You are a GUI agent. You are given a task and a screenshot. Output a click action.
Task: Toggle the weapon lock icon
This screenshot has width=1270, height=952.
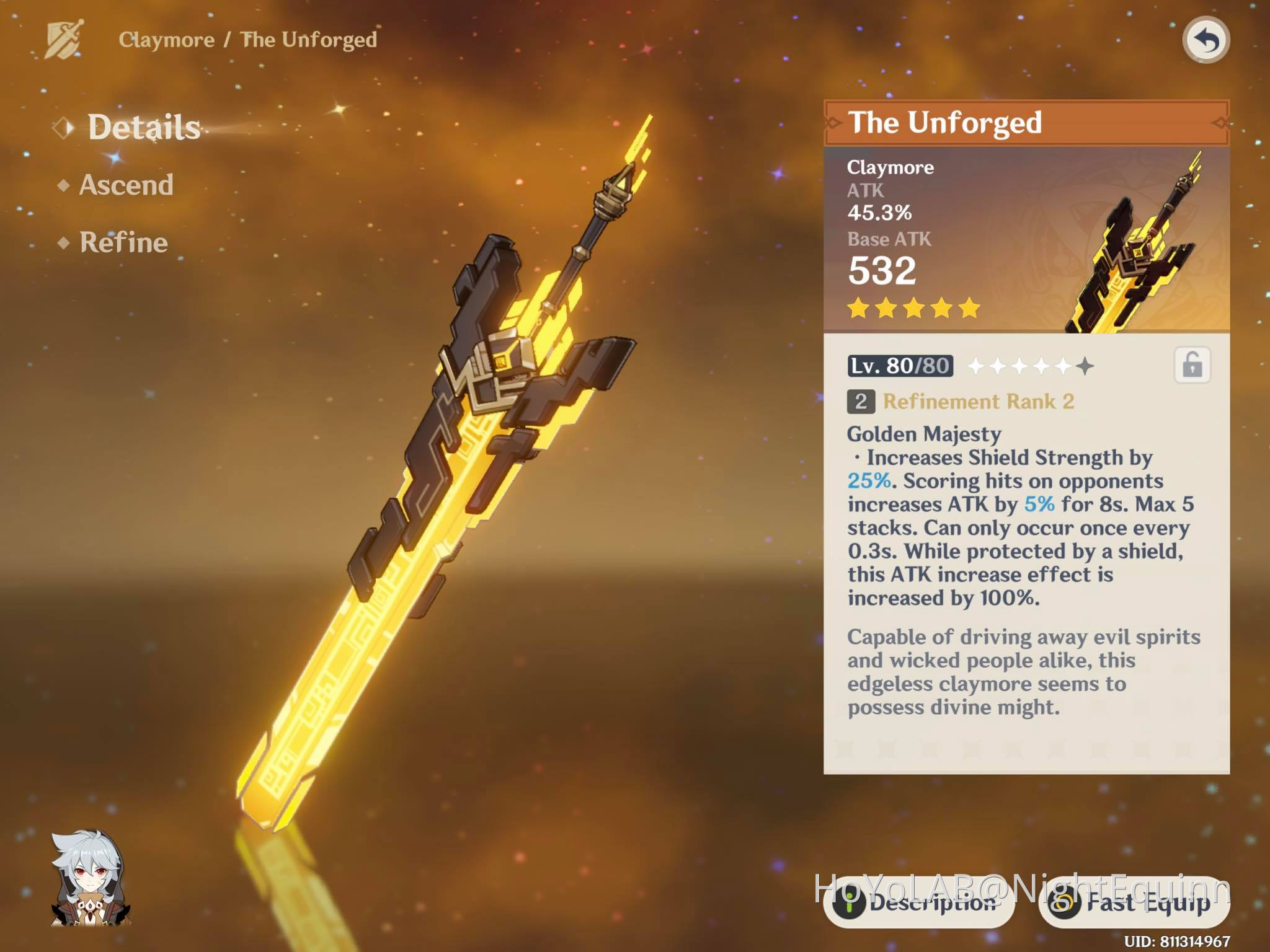(1192, 365)
